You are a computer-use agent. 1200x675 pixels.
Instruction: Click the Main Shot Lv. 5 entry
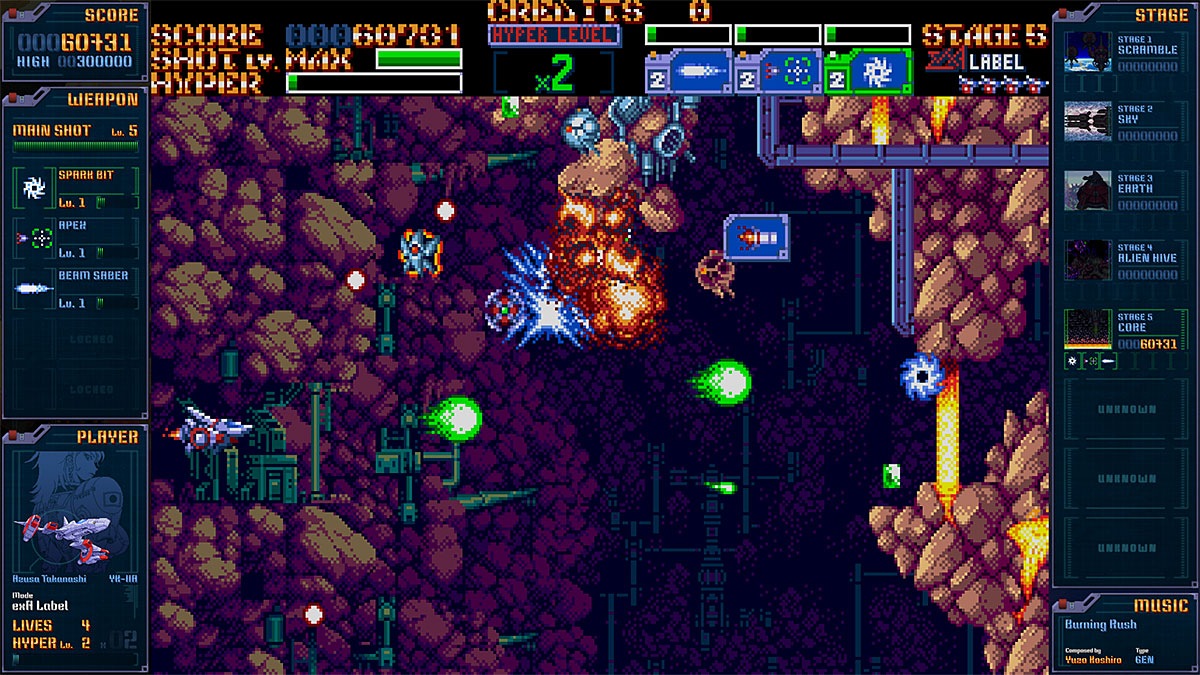(75, 134)
